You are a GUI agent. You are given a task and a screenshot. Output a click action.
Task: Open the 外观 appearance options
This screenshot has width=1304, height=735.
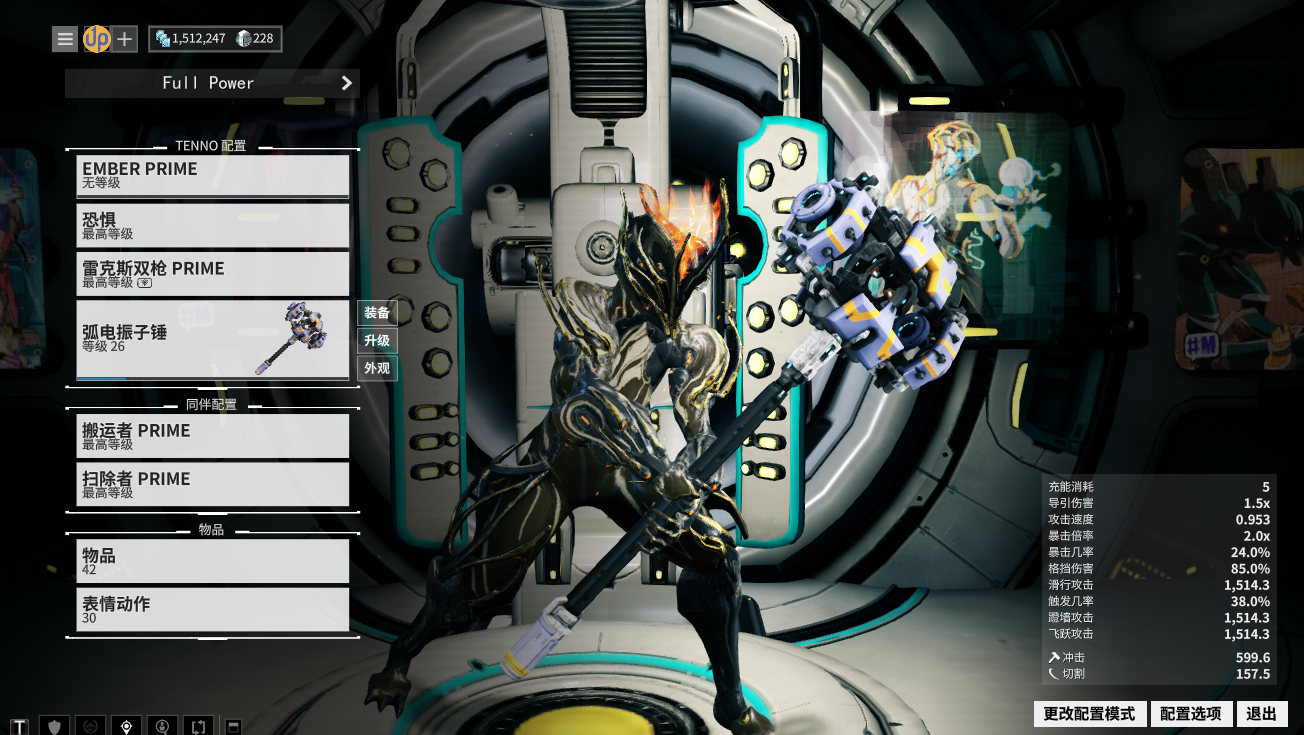(377, 368)
